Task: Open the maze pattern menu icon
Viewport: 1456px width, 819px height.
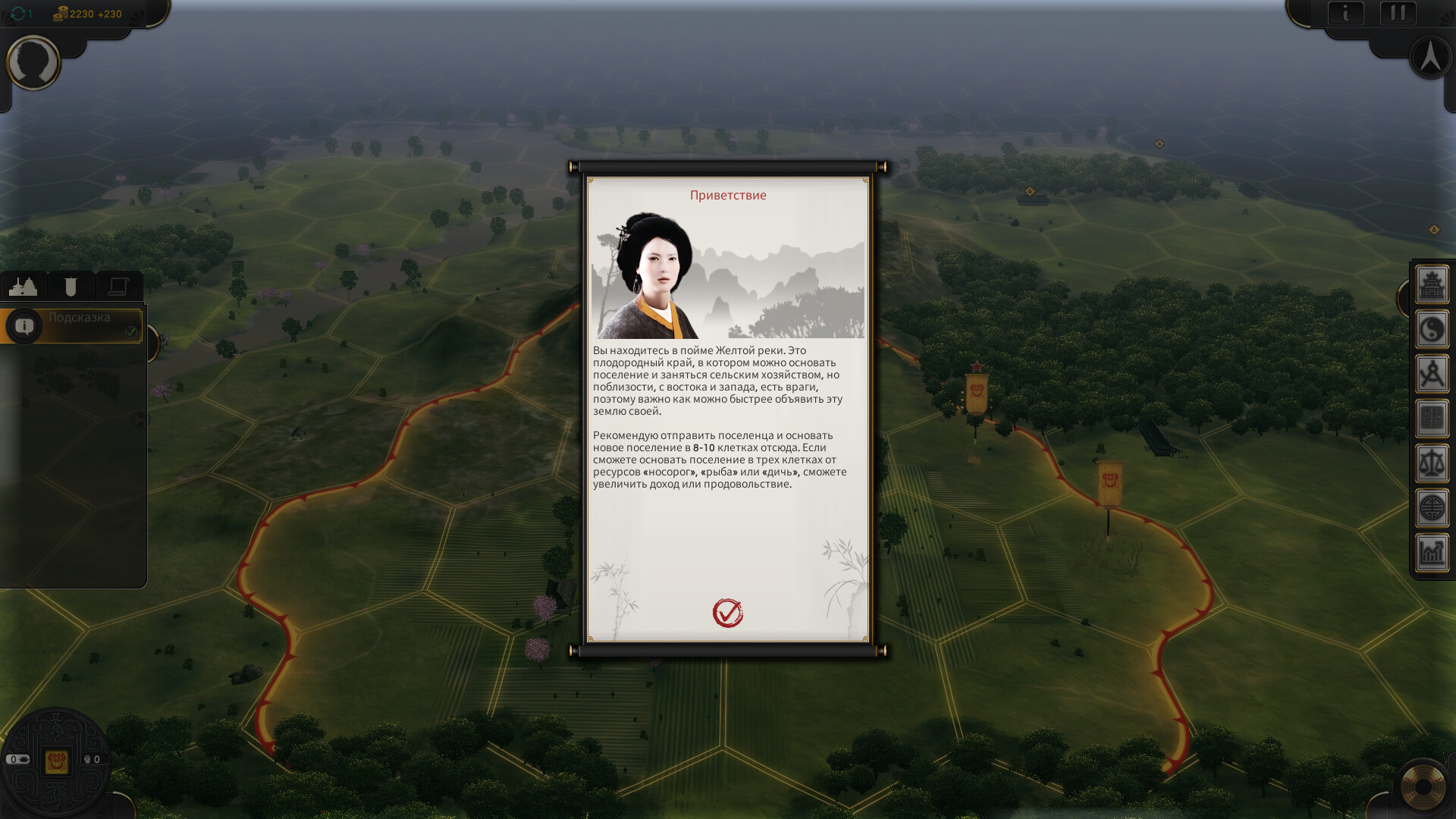Action: click(x=1432, y=419)
